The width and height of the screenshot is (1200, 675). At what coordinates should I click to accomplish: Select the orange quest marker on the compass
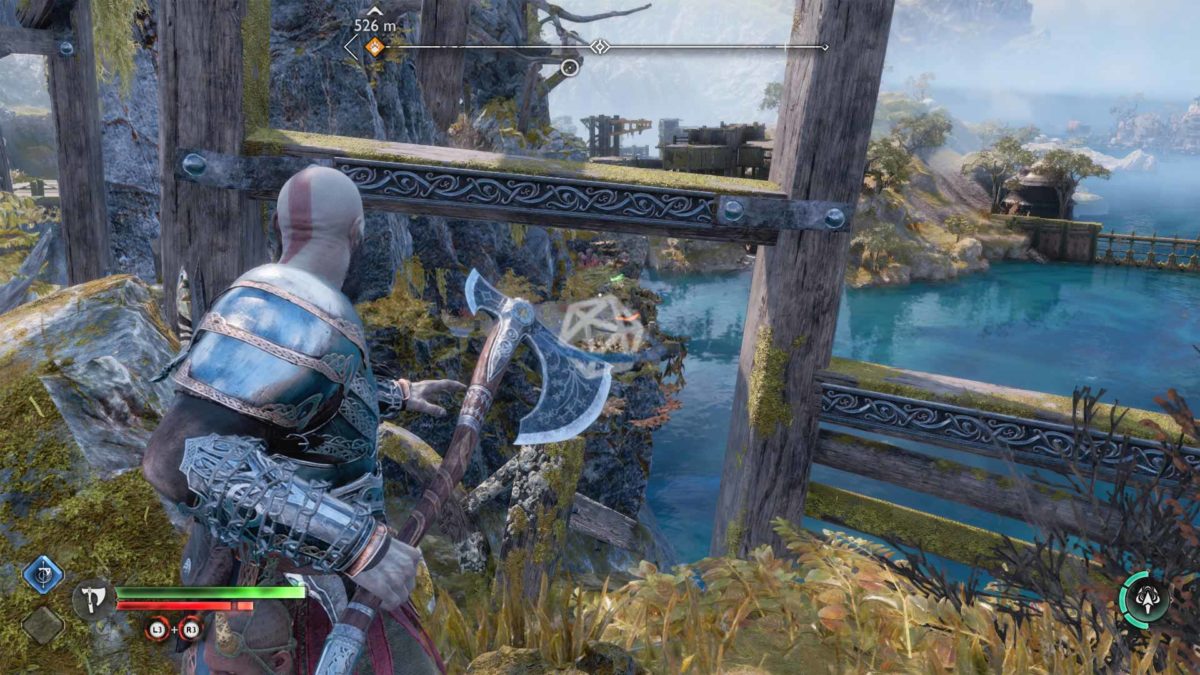(x=374, y=46)
